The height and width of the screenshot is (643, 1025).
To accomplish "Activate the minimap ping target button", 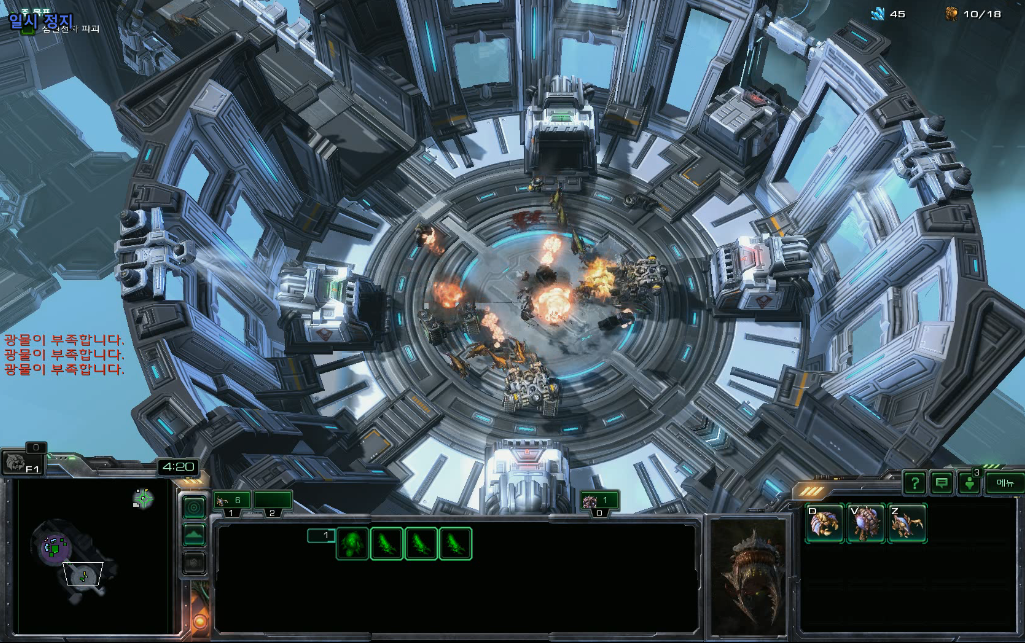I will coord(194,507).
